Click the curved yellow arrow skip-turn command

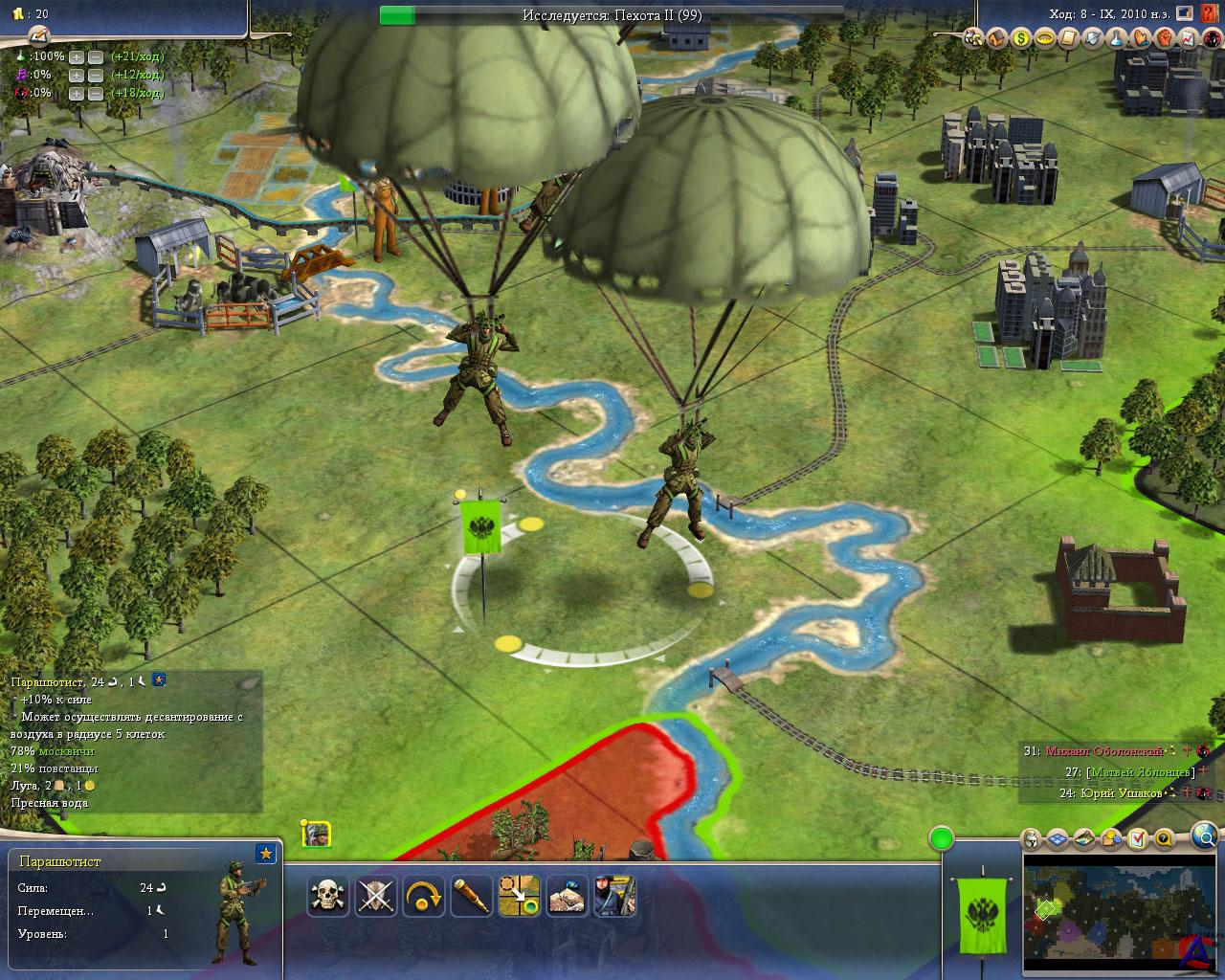[x=423, y=897]
